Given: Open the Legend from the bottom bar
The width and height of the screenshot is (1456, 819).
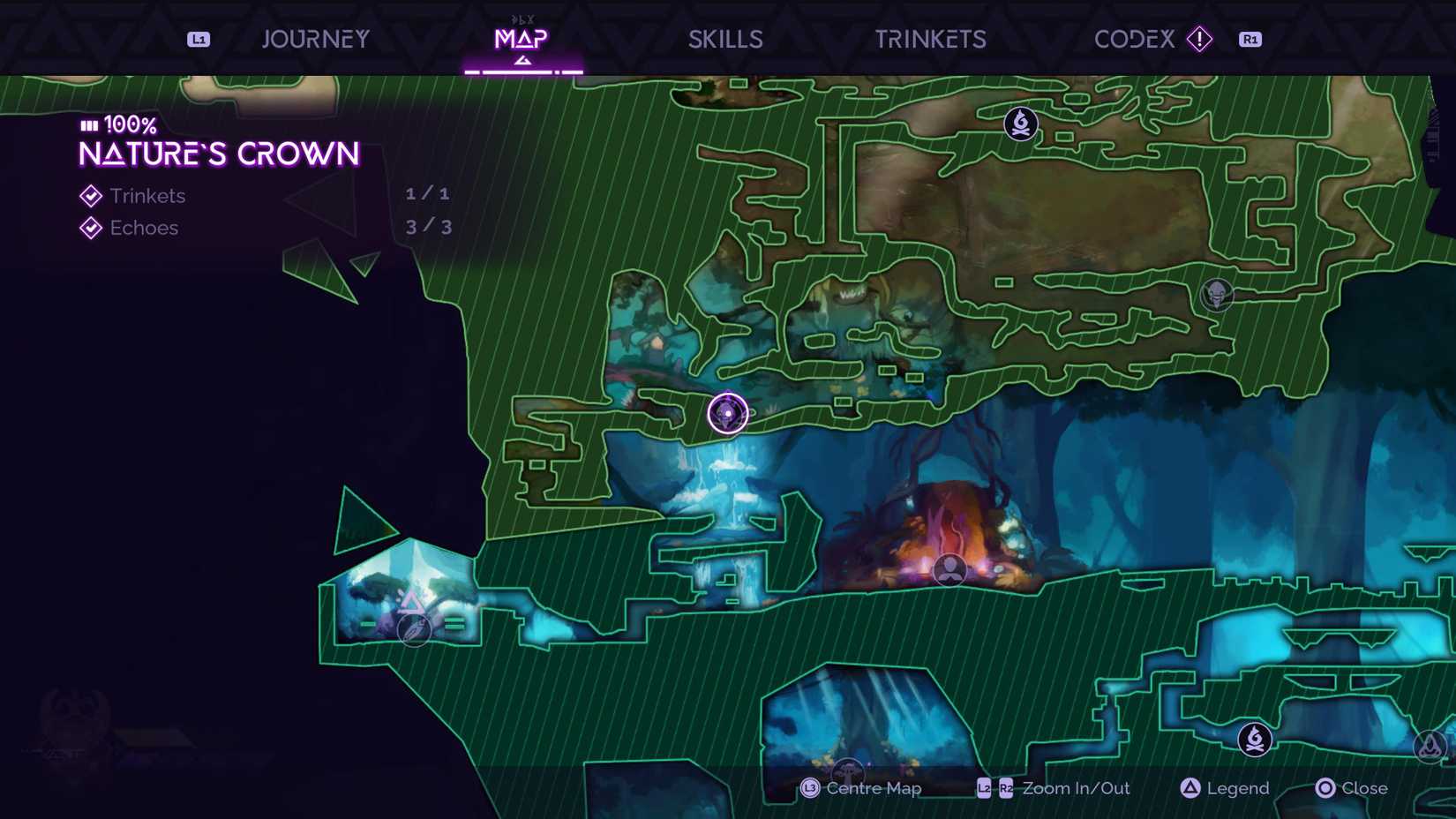Looking at the screenshot, I should 1225,788.
